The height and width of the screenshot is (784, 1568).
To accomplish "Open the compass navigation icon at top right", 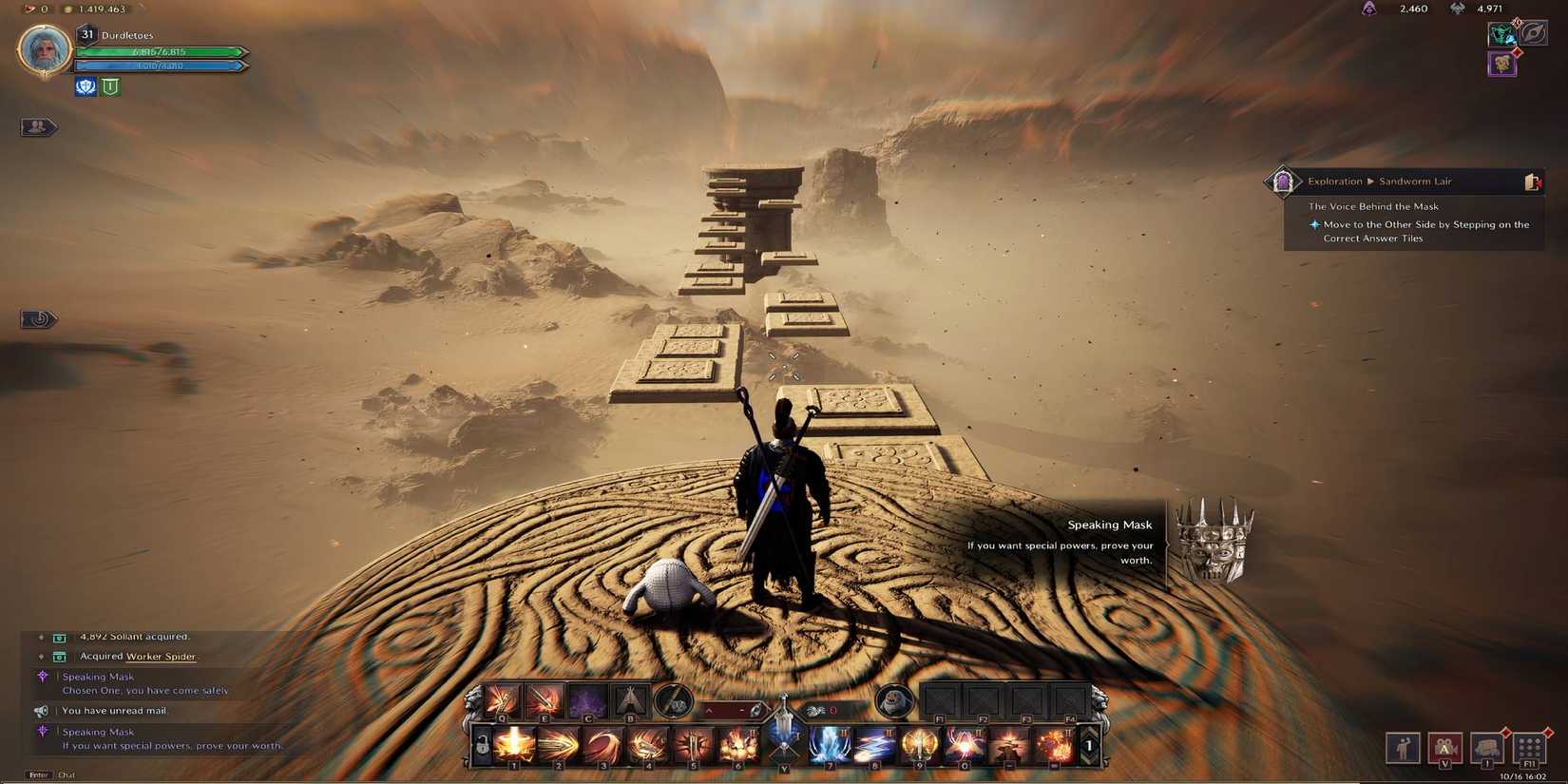I will [x=1533, y=34].
